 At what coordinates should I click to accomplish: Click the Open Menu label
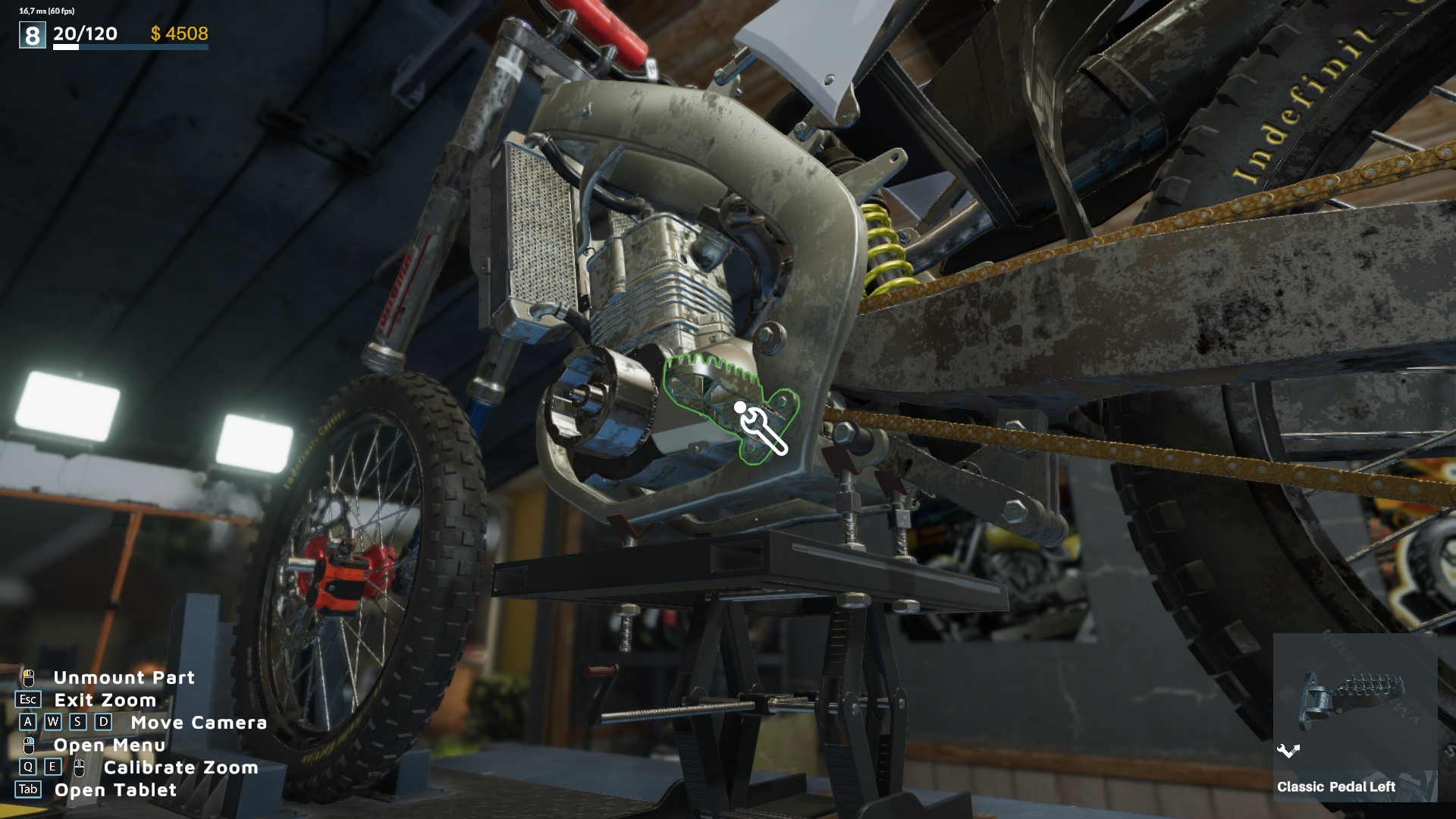(x=109, y=745)
